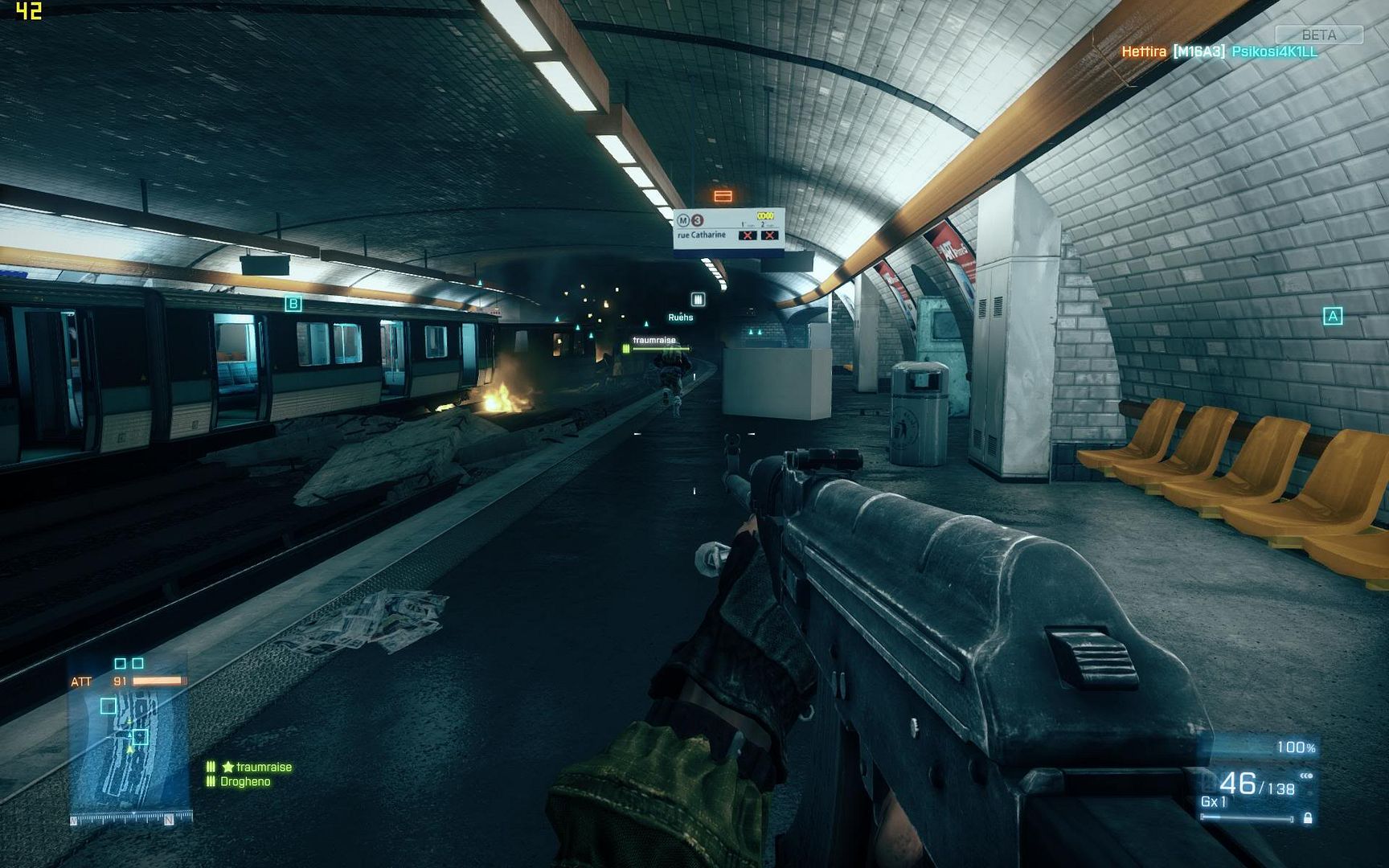Select objective marker A on the wall
The width and height of the screenshot is (1389, 868).
(x=1332, y=316)
